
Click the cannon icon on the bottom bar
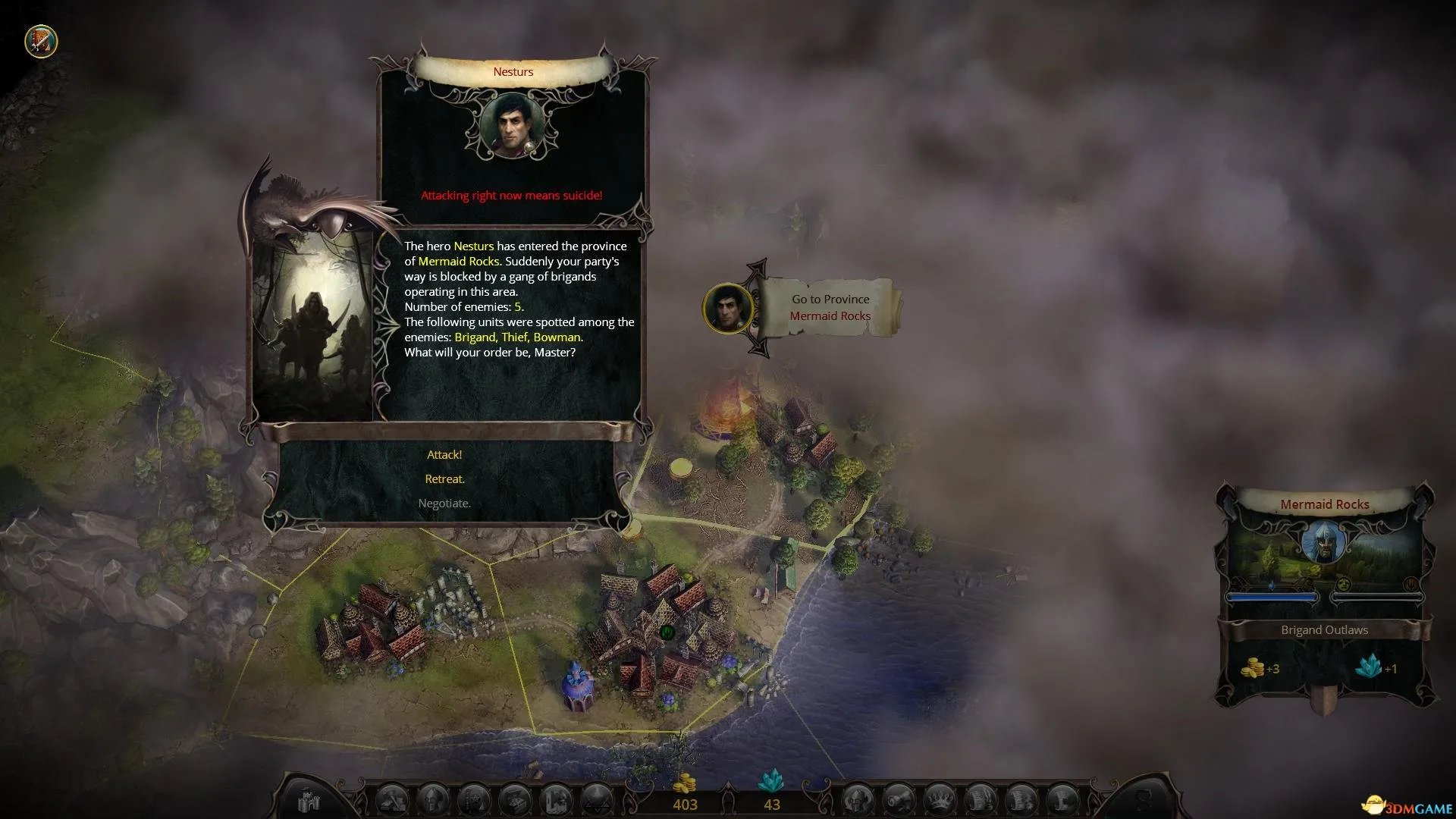tap(898, 801)
